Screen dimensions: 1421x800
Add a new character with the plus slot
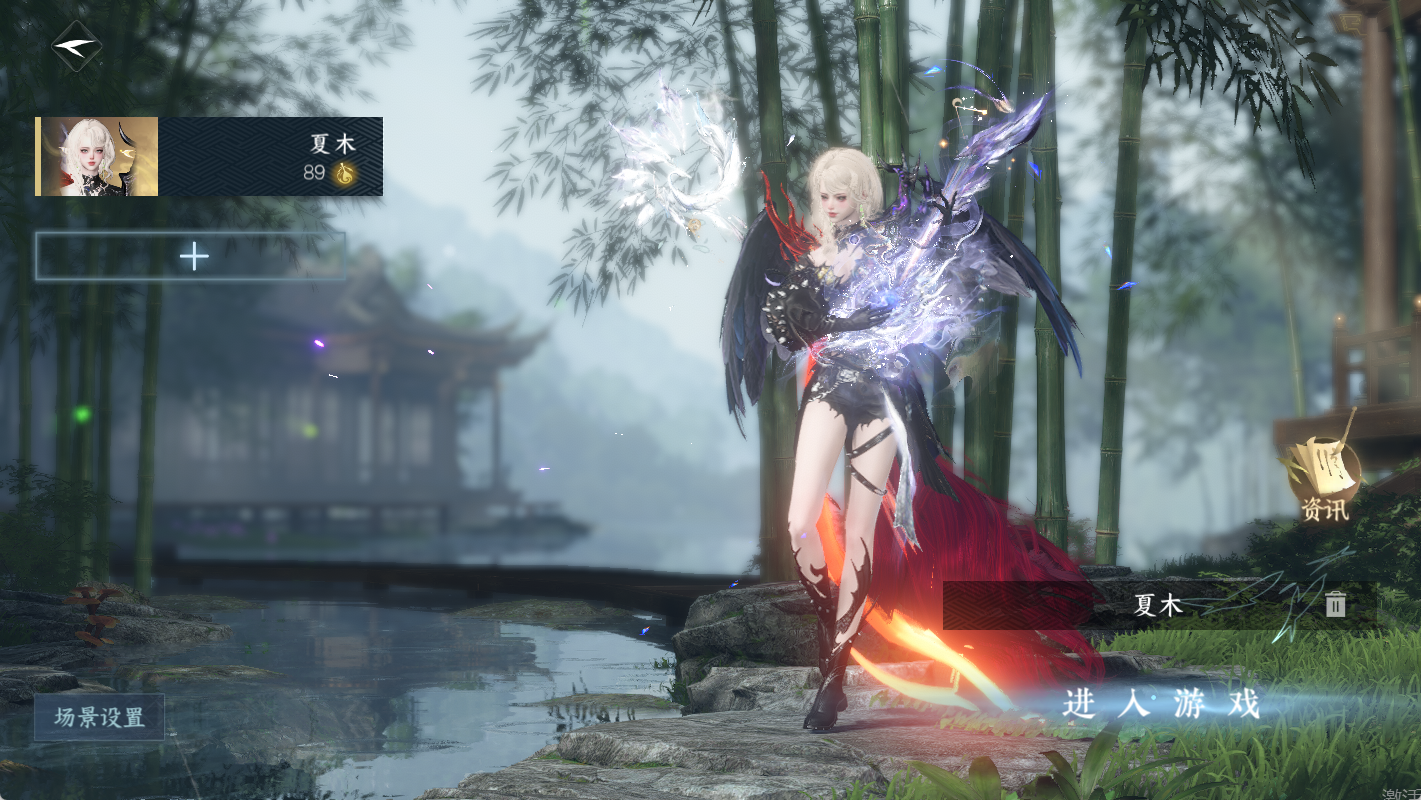[x=191, y=257]
